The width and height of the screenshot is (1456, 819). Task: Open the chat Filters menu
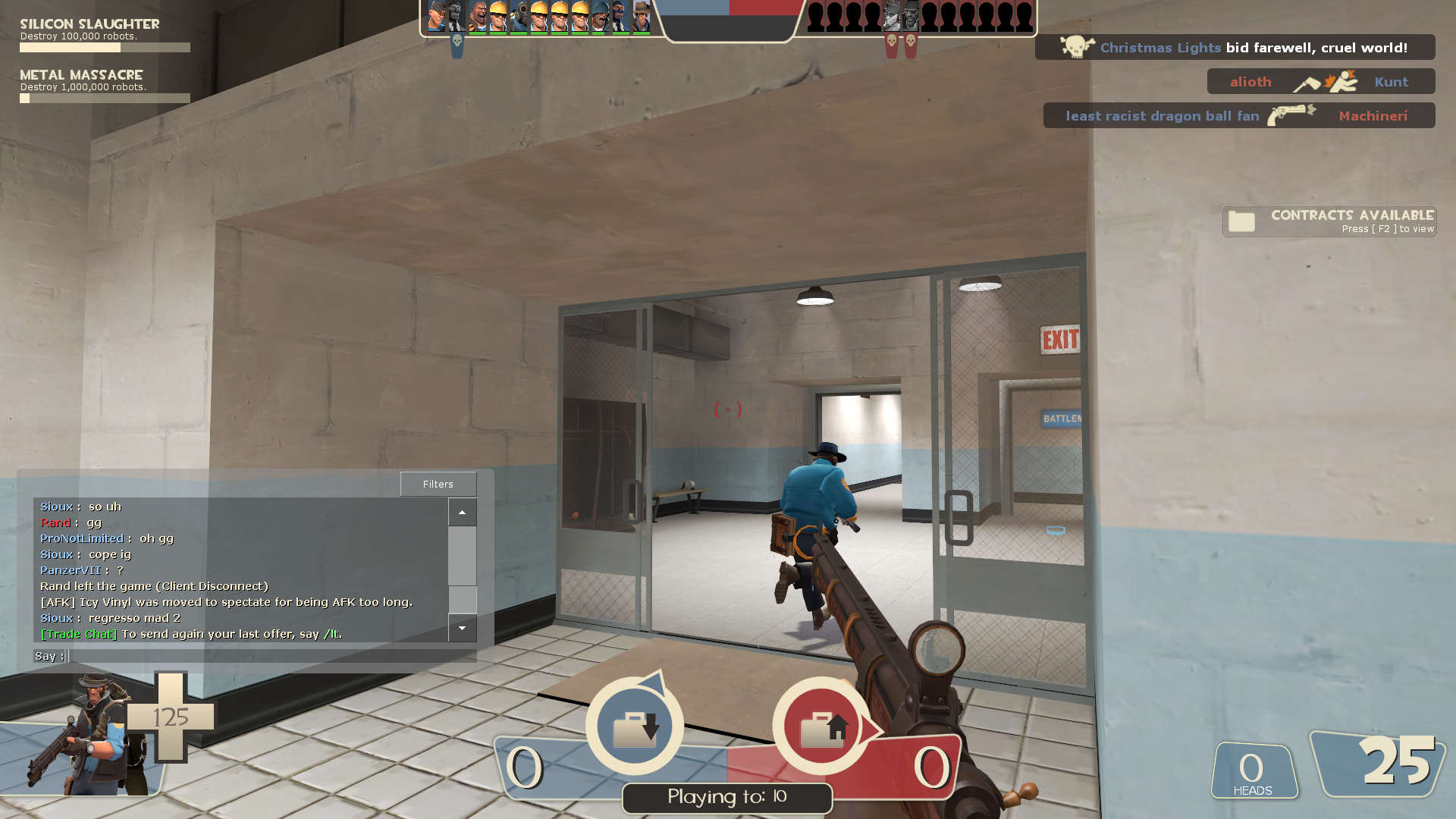tap(438, 484)
